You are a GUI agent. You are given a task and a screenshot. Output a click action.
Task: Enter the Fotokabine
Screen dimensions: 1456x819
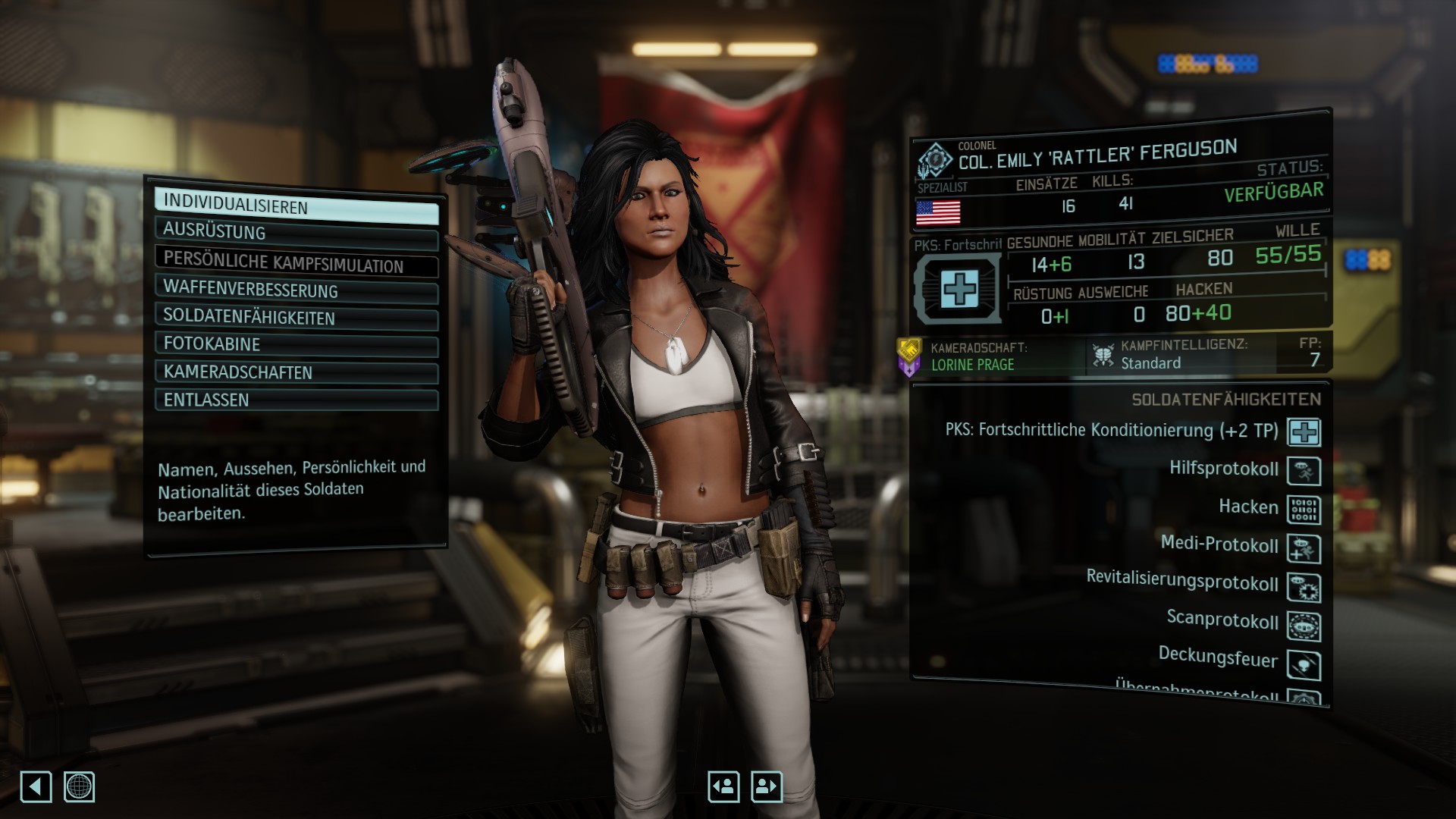click(x=296, y=344)
